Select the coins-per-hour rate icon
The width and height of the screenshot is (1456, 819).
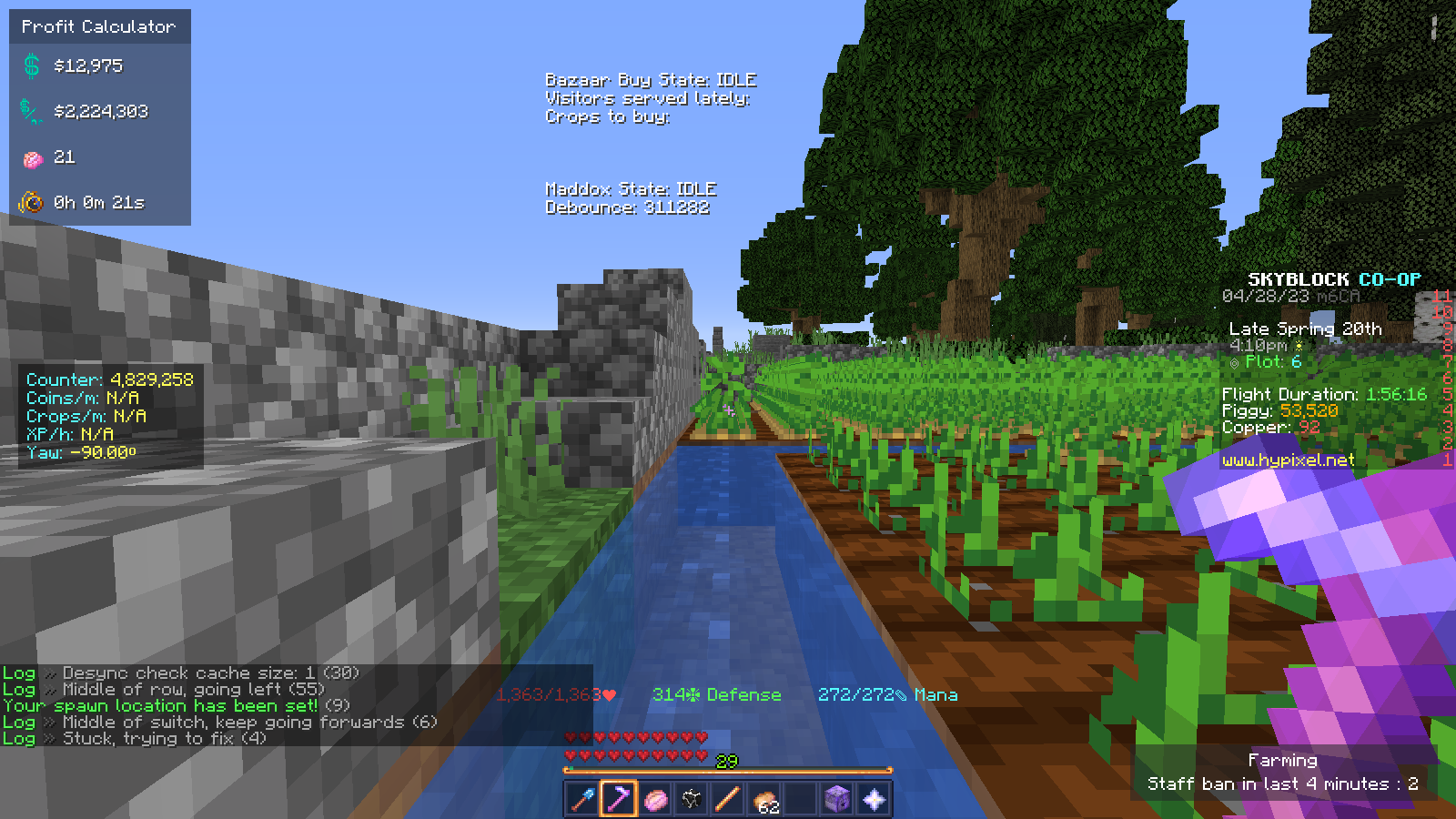[30, 111]
